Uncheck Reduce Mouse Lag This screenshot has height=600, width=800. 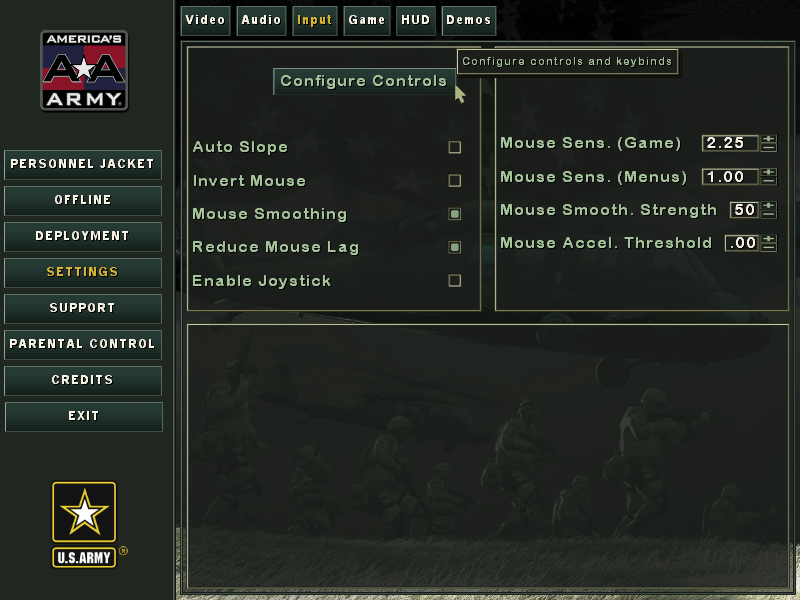pyautogui.click(x=455, y=247)
